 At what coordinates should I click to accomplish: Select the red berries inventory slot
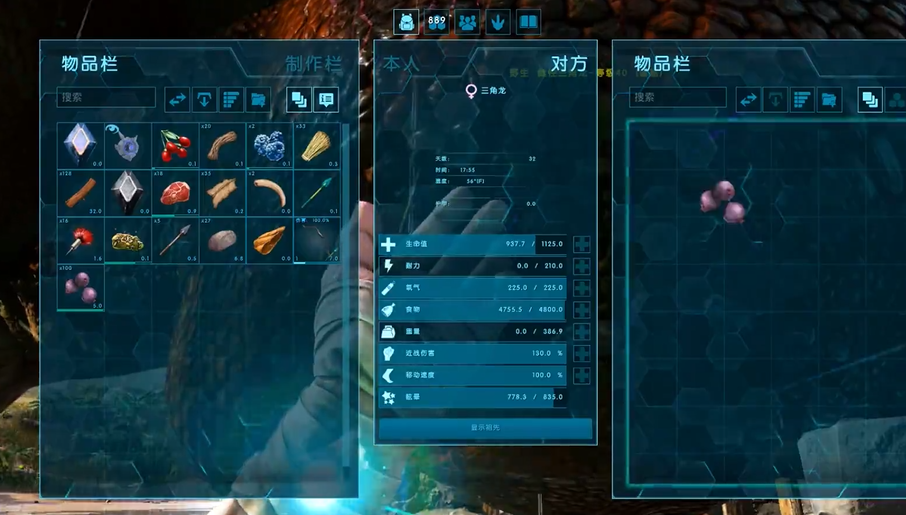(x=175, y=146)
